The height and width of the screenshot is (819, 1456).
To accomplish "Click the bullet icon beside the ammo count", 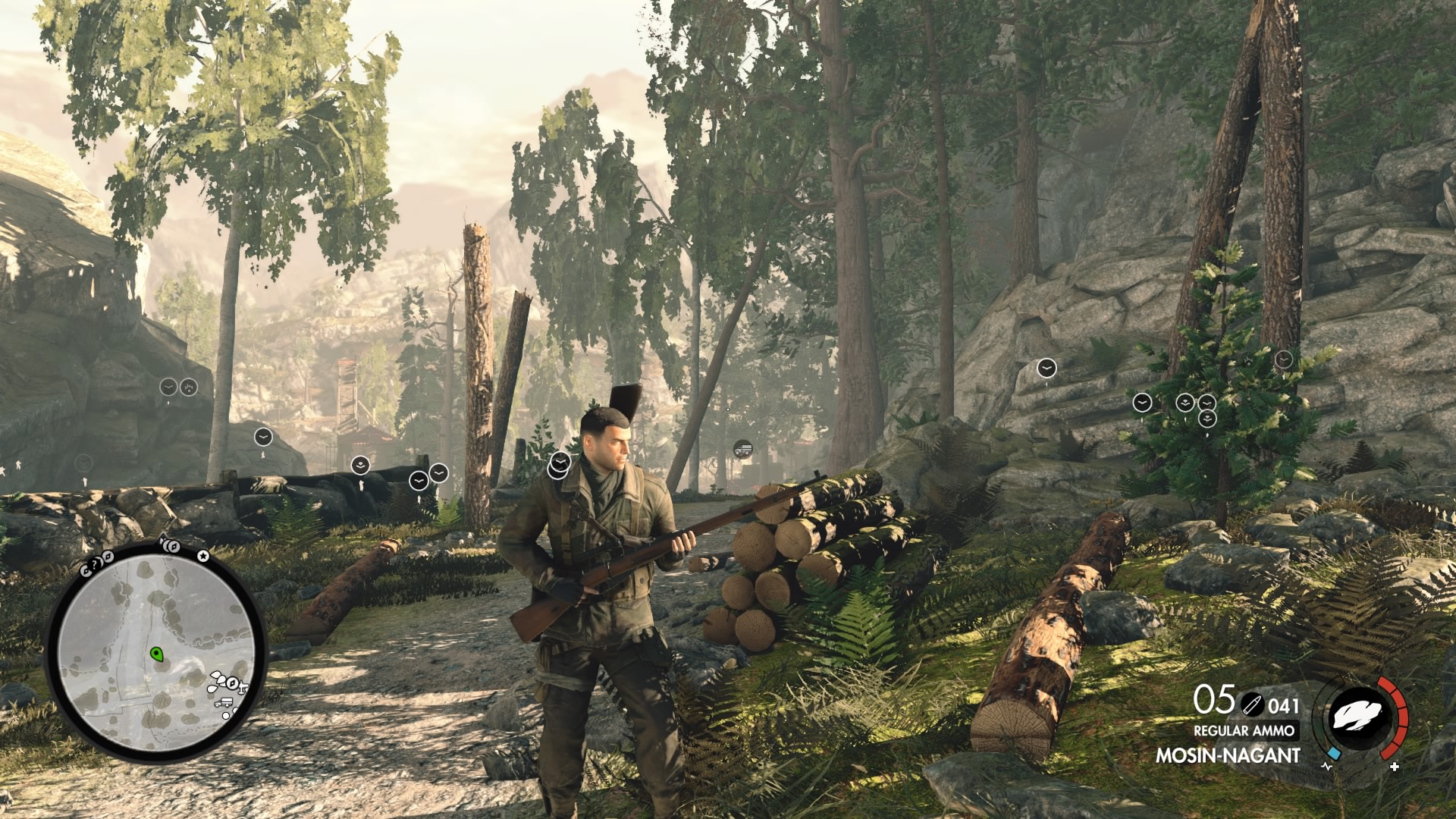I will 1252,704.
